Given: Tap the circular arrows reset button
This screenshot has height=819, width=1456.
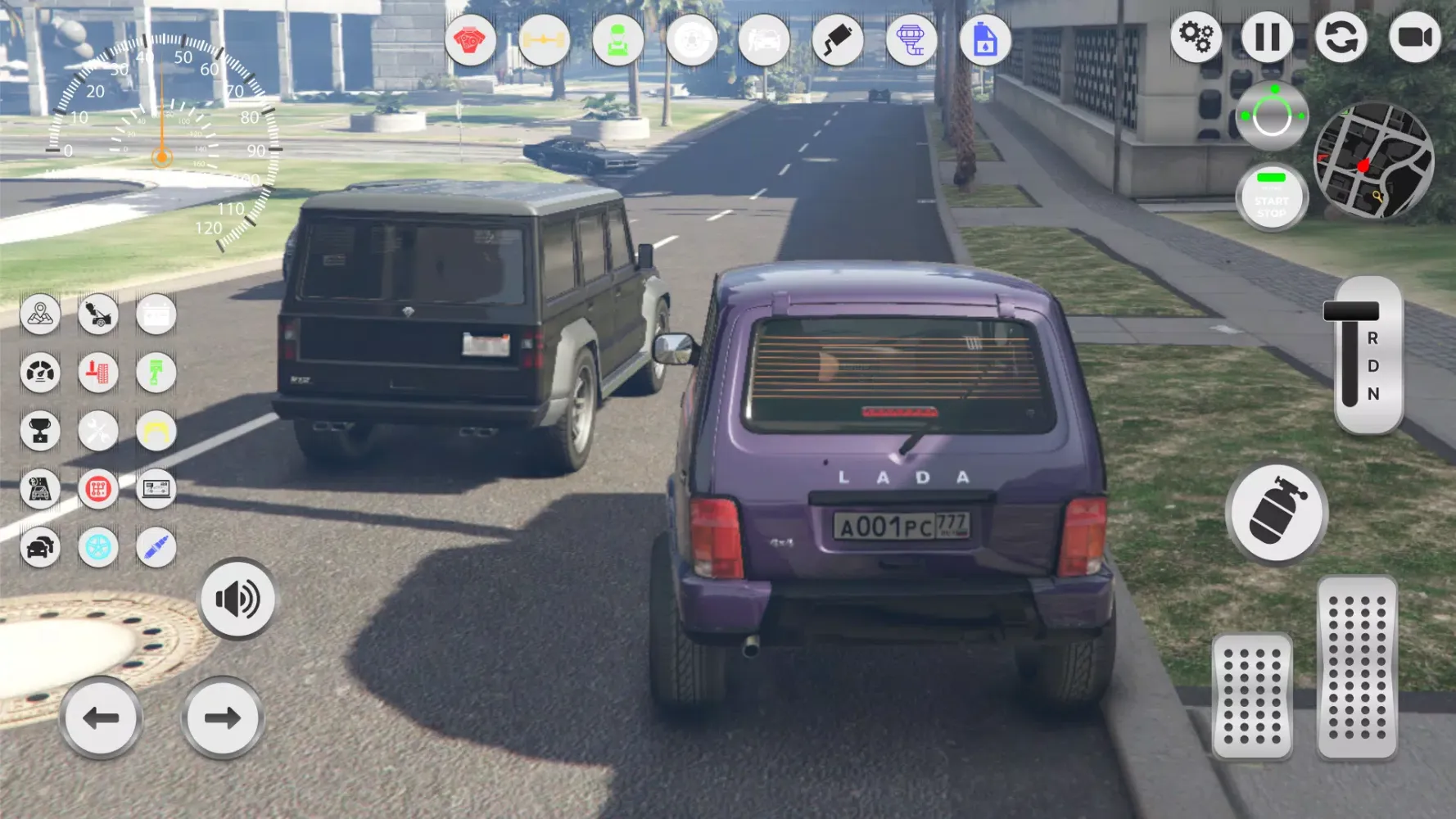Looking at the screenshot, I should click(1341, 37).
